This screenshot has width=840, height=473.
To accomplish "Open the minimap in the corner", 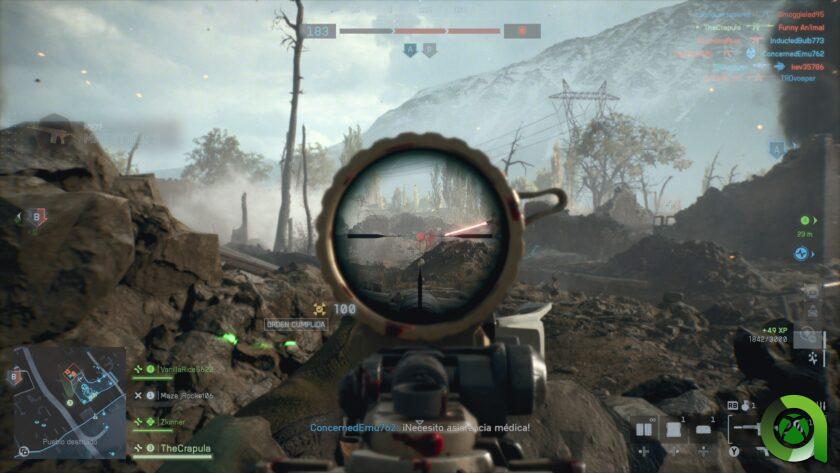I will [x=70, y=398].
